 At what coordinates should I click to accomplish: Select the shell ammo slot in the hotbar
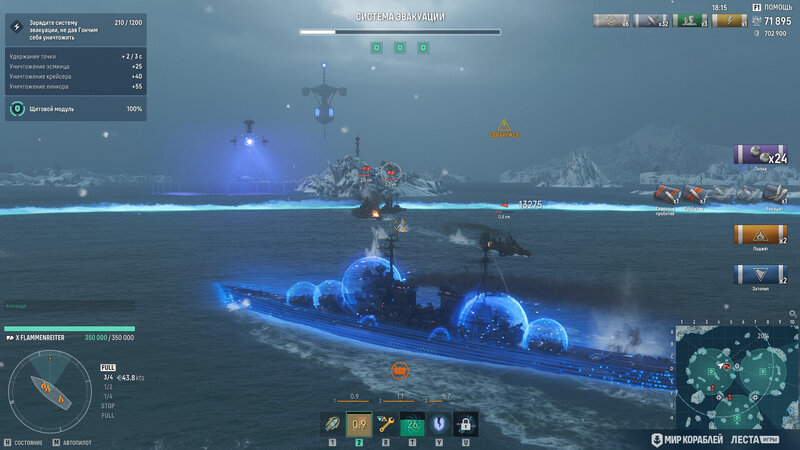pos(332,424)
